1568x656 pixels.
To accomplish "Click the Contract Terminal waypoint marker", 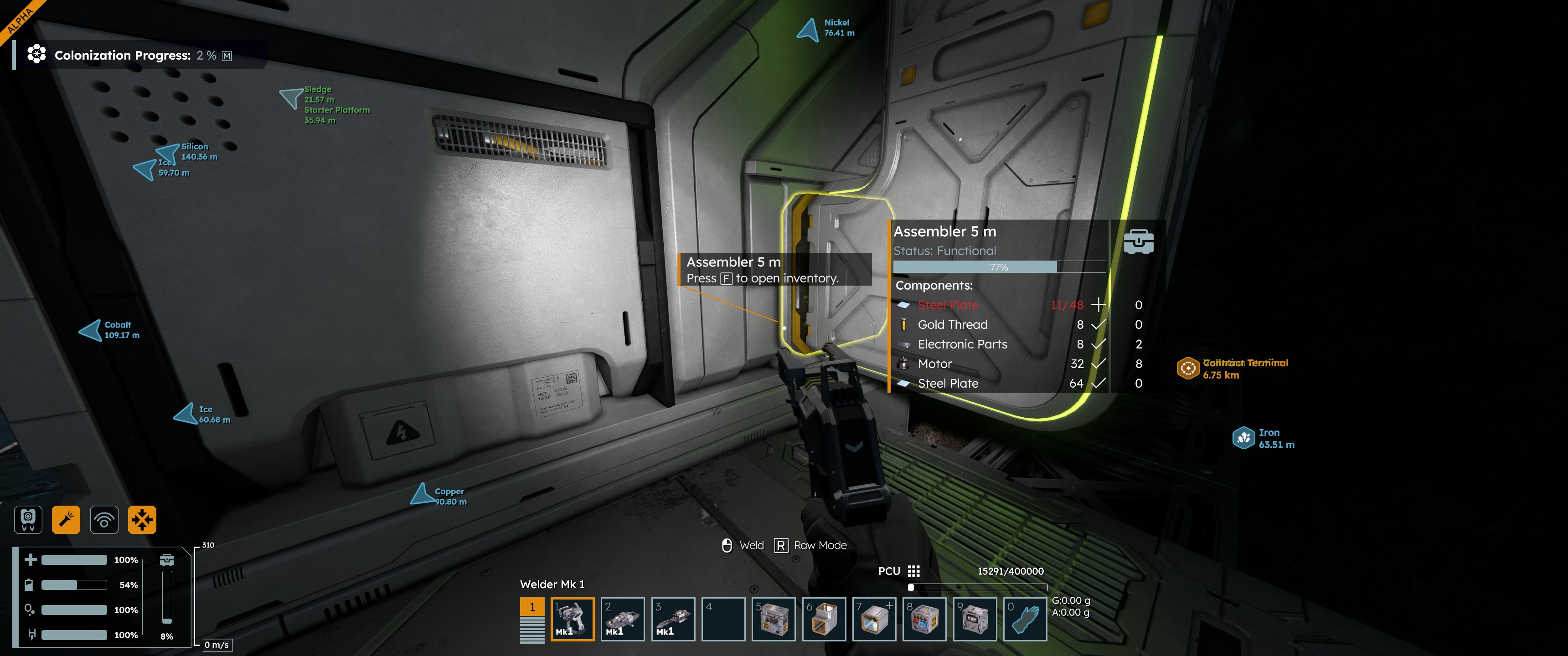I will [1187, 368].
